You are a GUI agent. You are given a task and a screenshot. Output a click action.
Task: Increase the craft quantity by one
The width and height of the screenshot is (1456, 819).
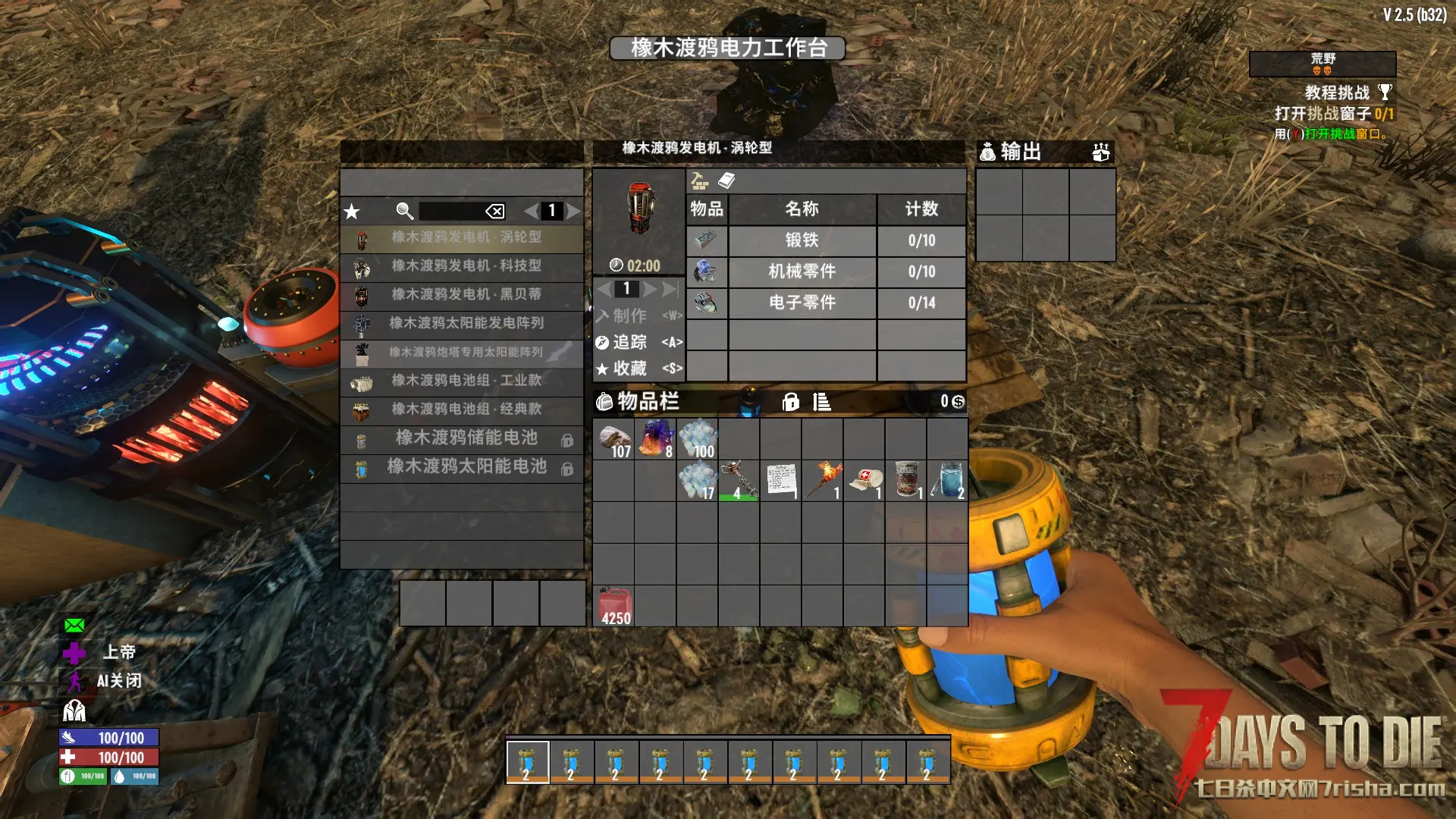[x=650, y=289]
